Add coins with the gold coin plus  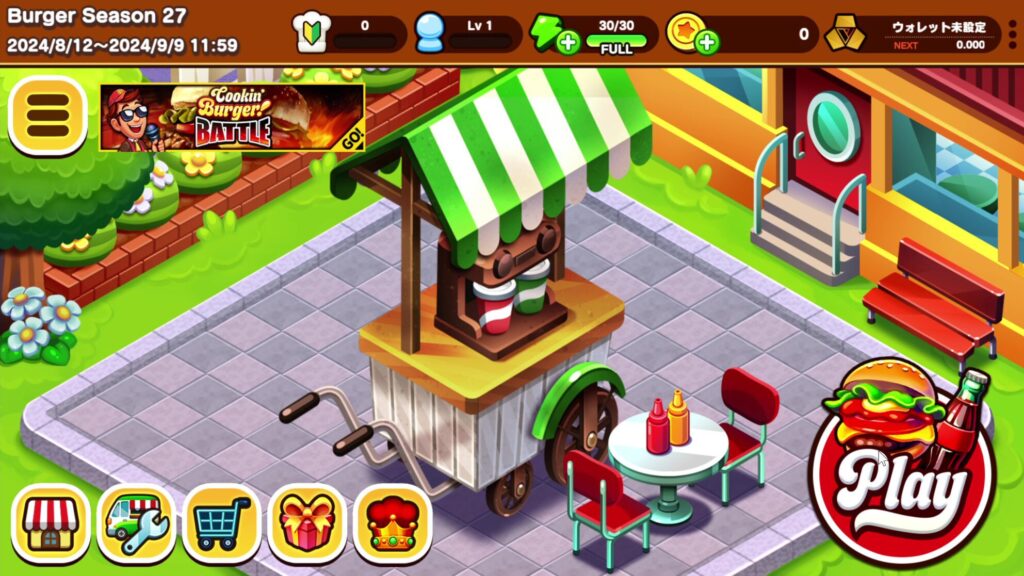pyautogui.click(x=707, y=43)
